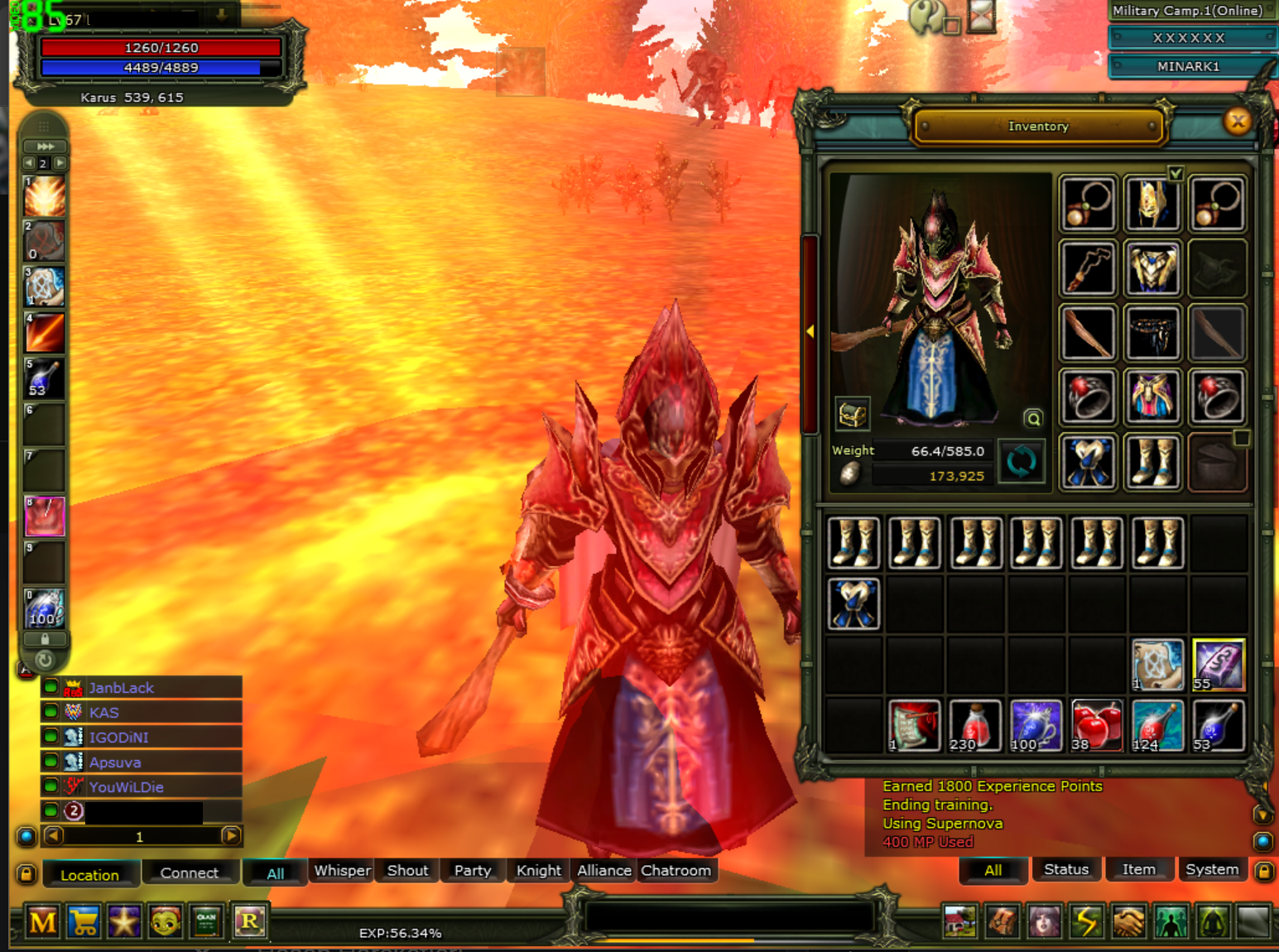
Task: Click the Power-Up Store cart icon
Action: 84,921
